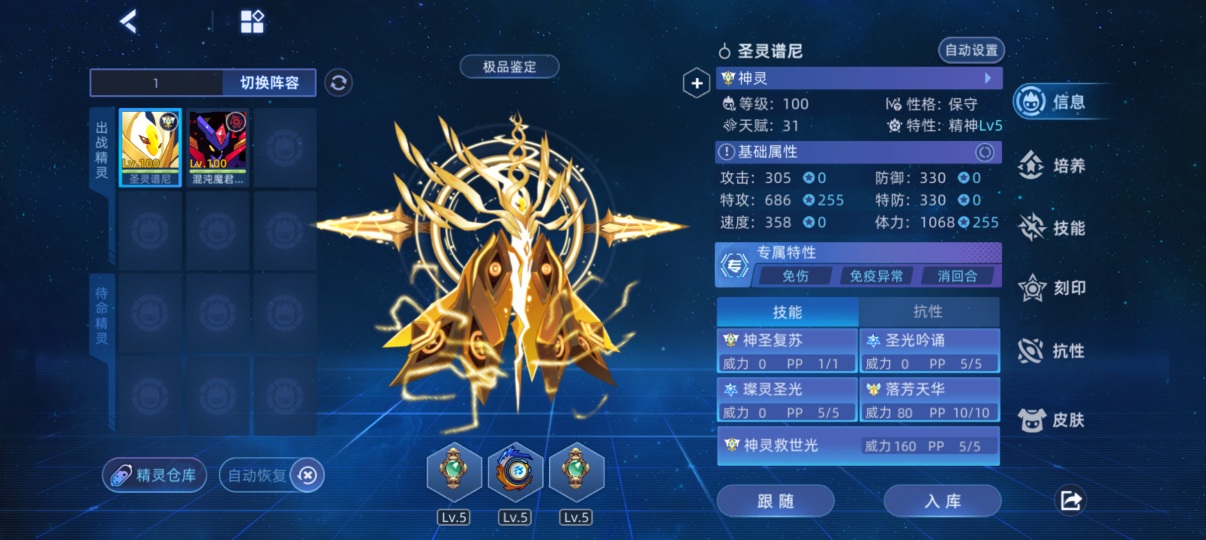This screenshot has width=1206, height=540.
Task: Select the 落芳天华 skill
Action: point(930,399)
